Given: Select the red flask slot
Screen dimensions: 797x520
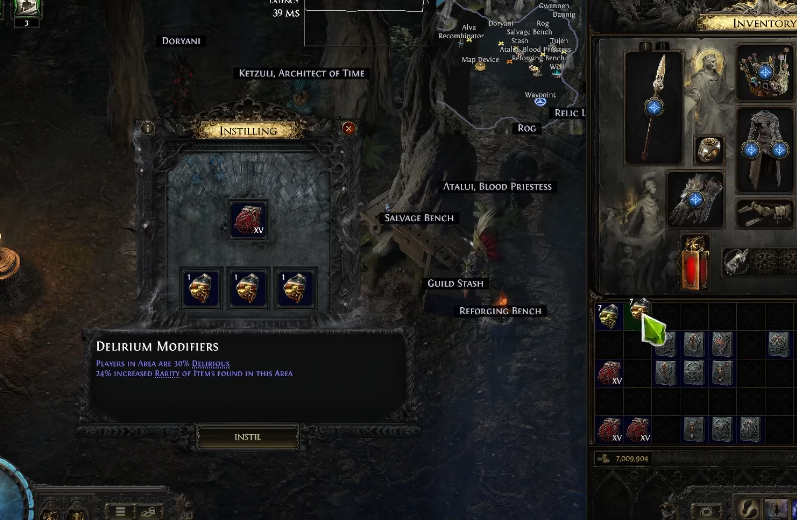Looking at the screenshot, I should click(x=695, y=262).
